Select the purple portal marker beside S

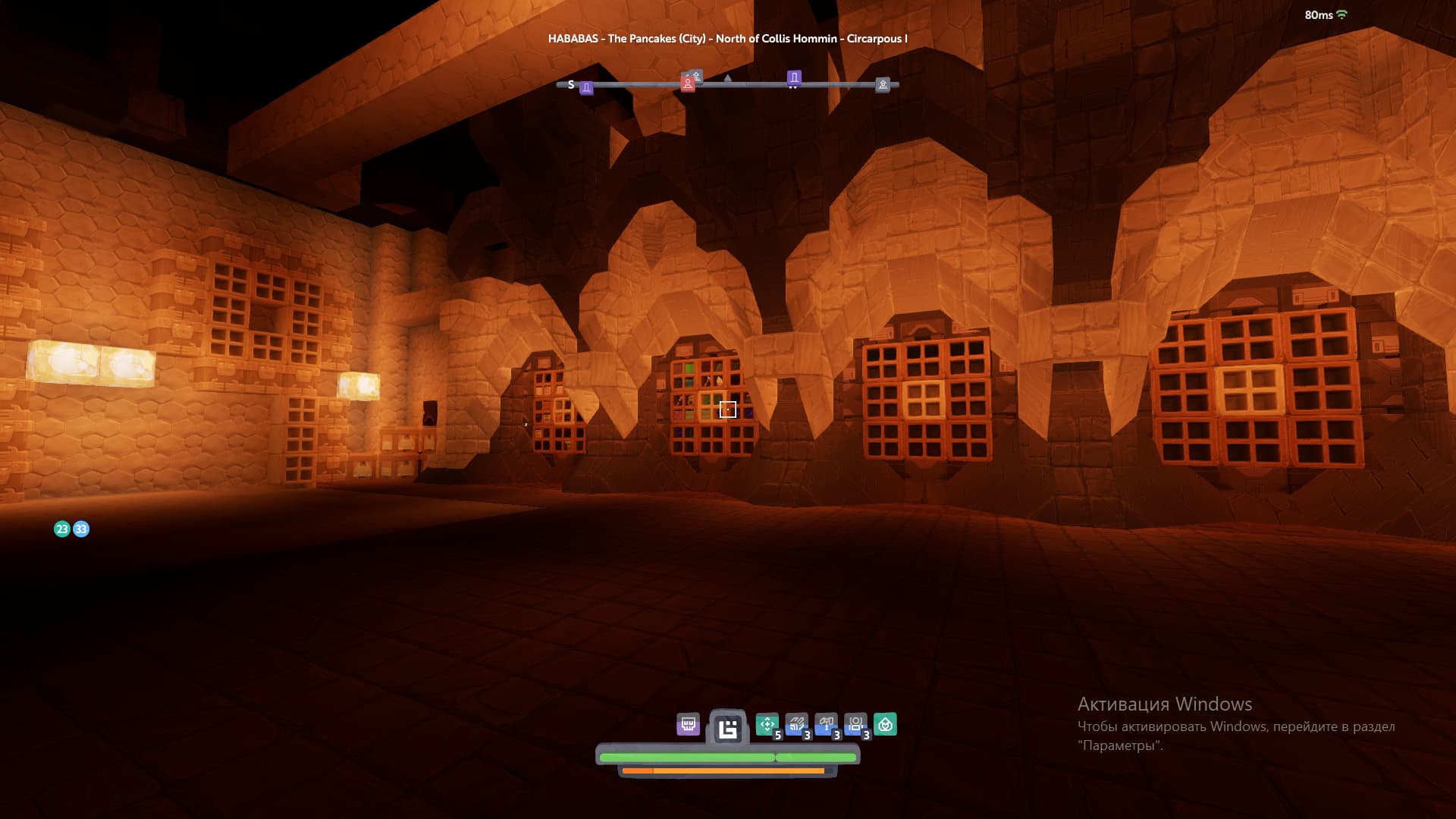click(x=586, y=88)
